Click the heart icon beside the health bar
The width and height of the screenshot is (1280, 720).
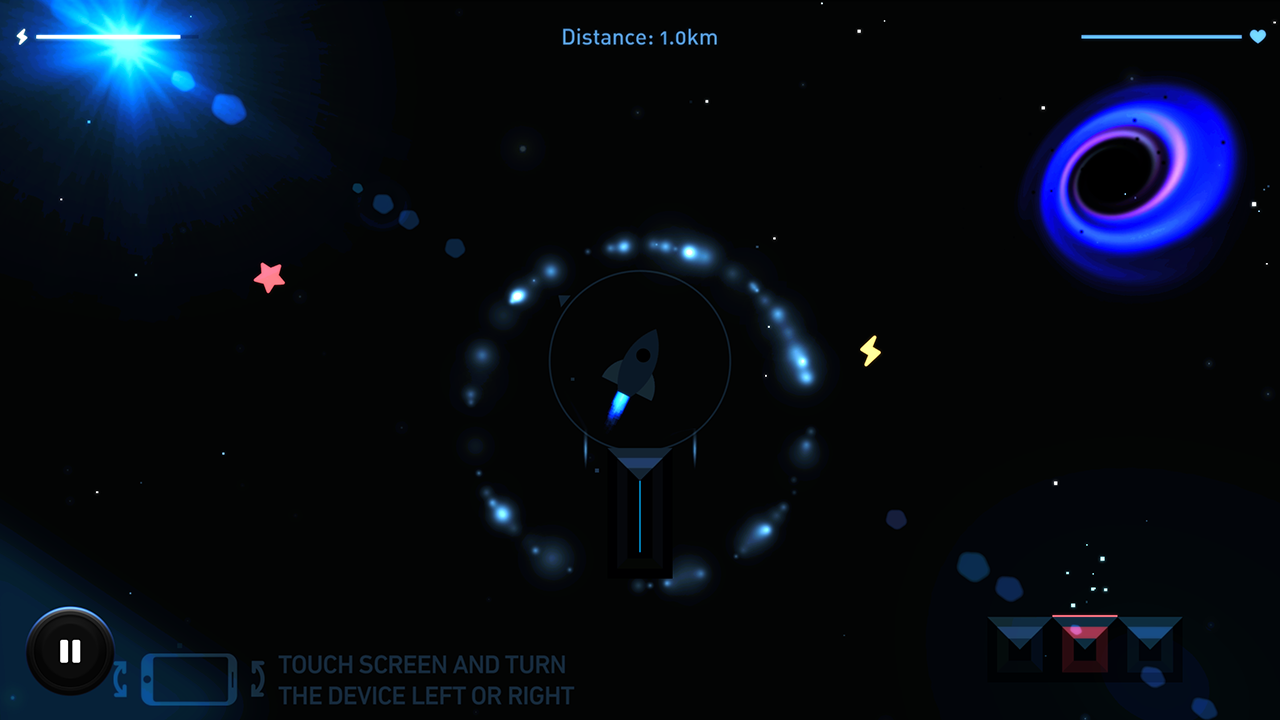point(1258,37)
